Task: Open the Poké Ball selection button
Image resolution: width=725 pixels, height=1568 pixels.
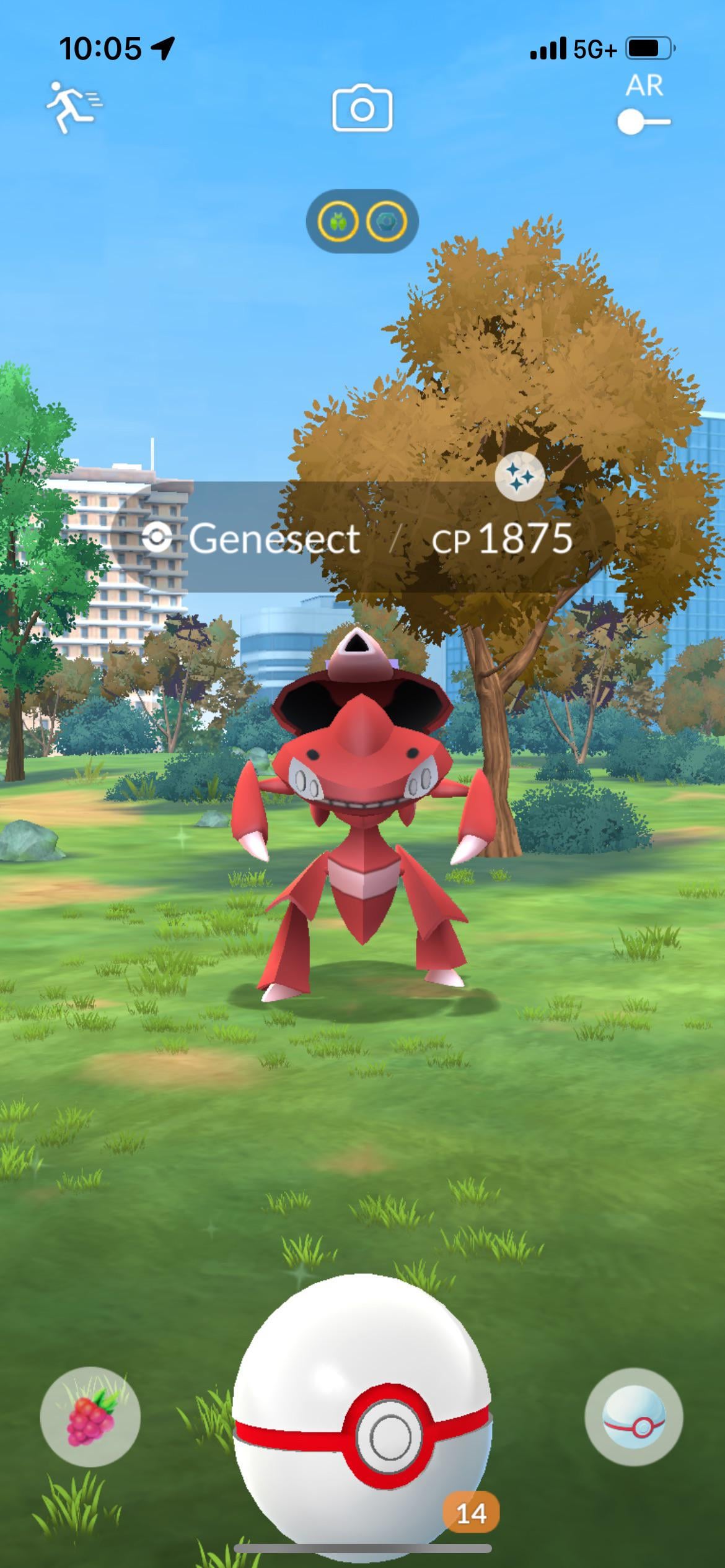Action: (633, 1416)
